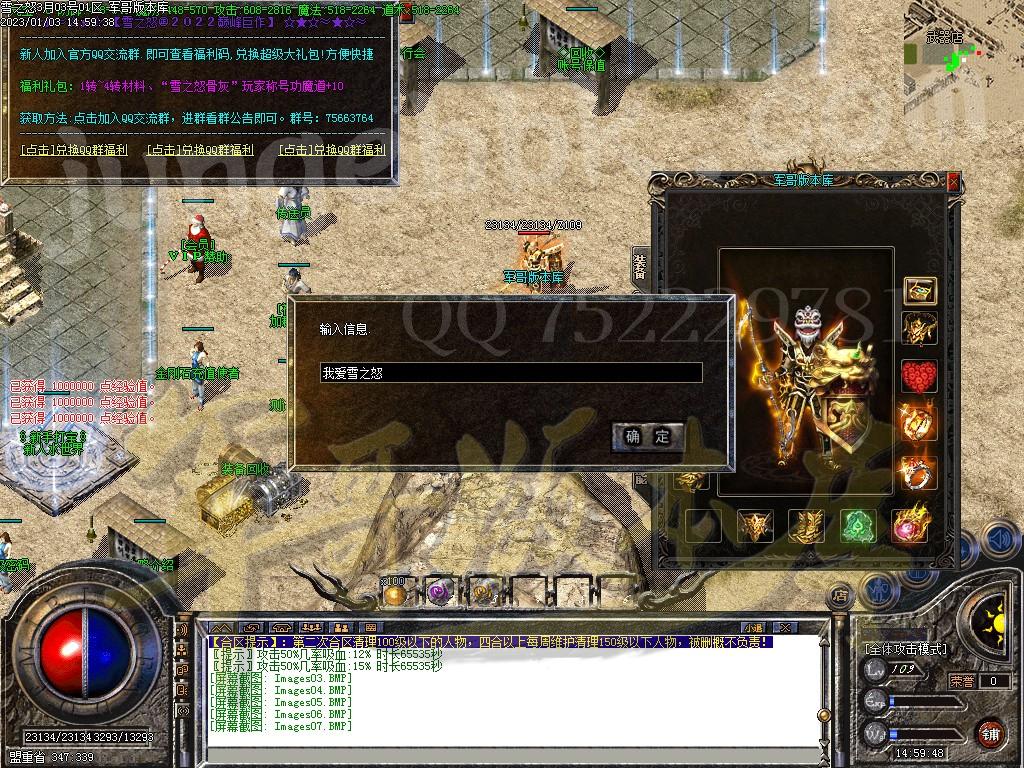Click the text input field in the dialog
The height and width of the screenshot is (768, 1024).
click(510, 373)
